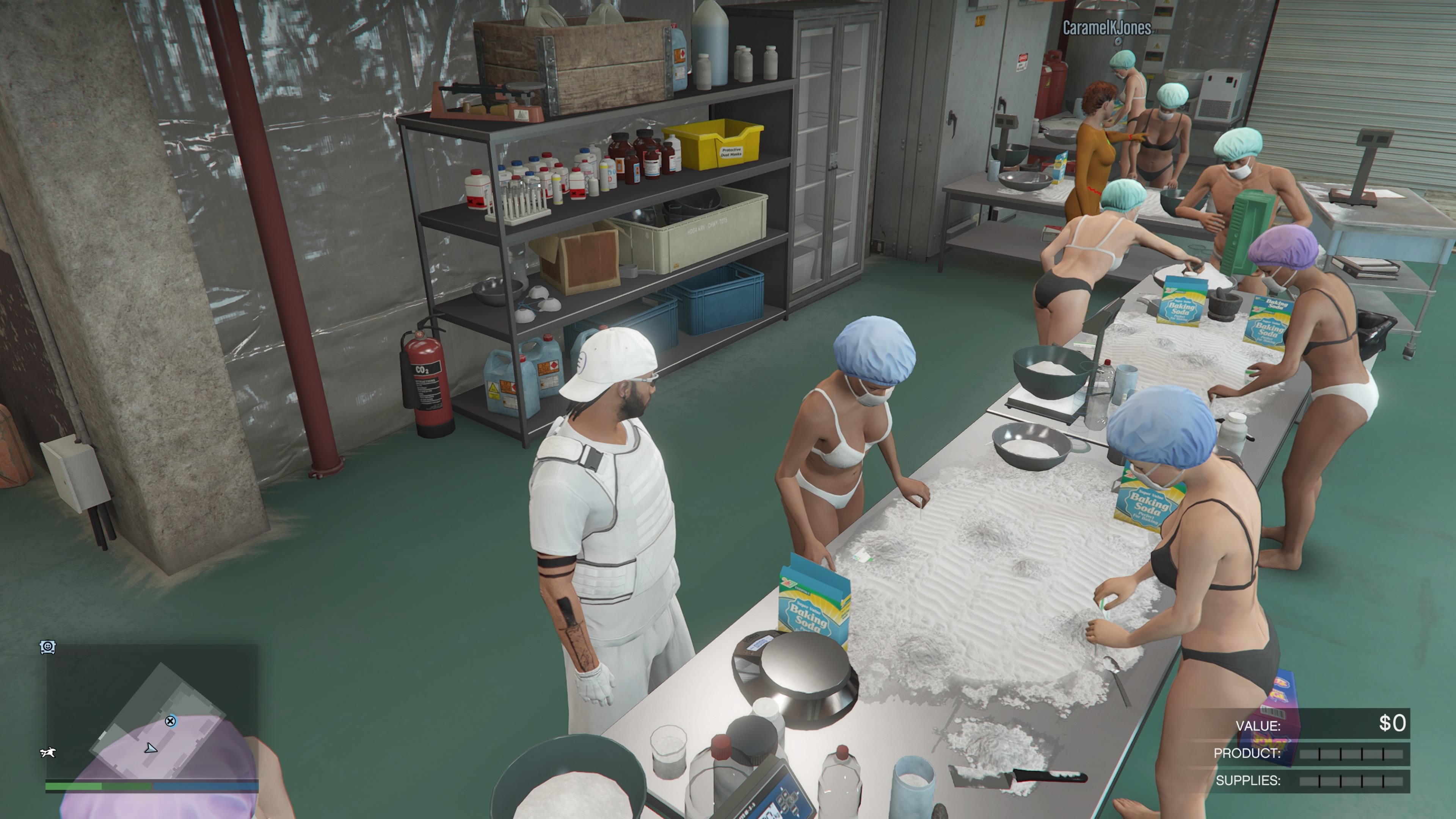Click the running animal icon beside the minimap

pos(48,752)
